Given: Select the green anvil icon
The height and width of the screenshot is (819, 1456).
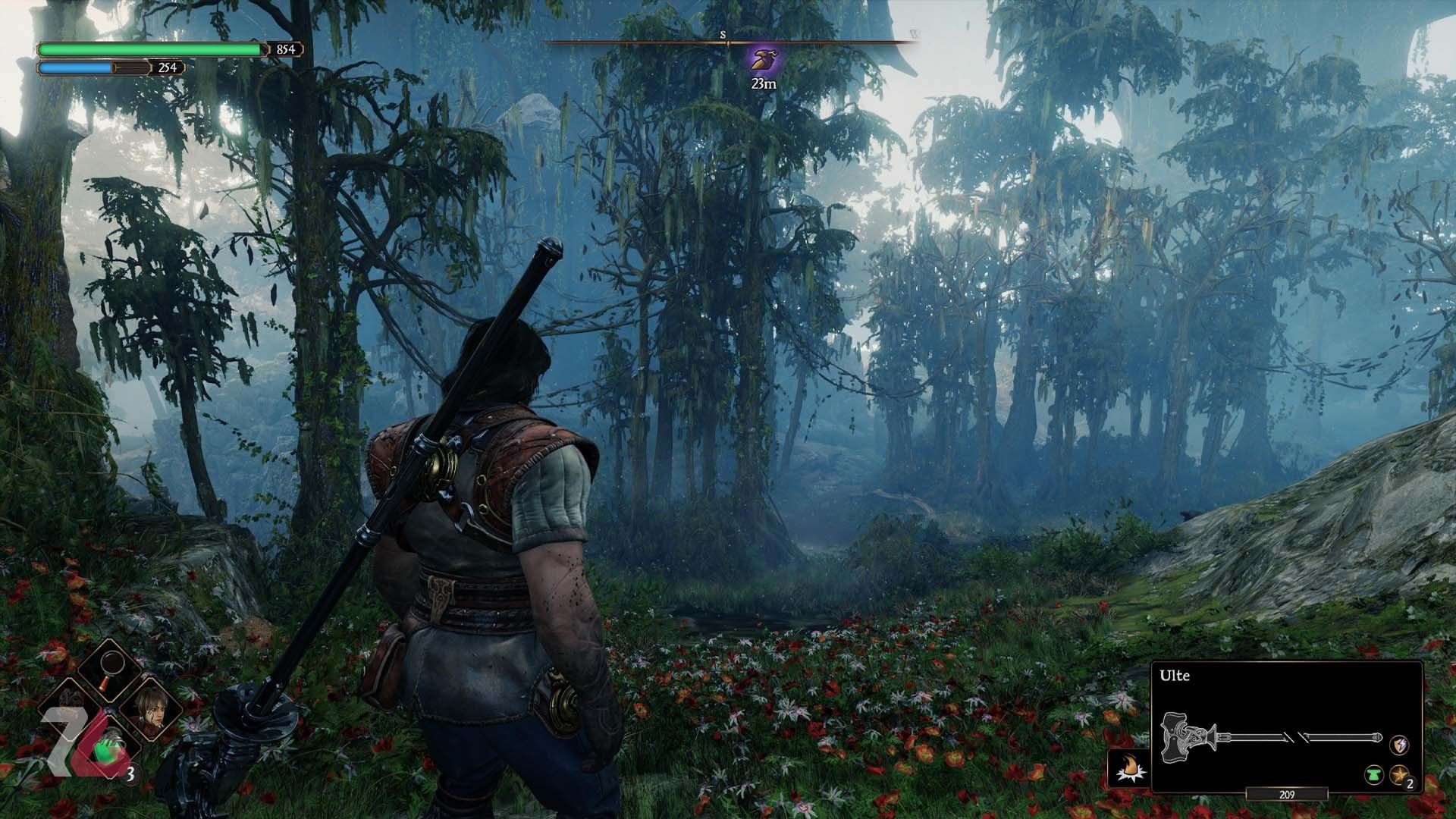Looking at the screenshot, I should [x=1374, y=775].
